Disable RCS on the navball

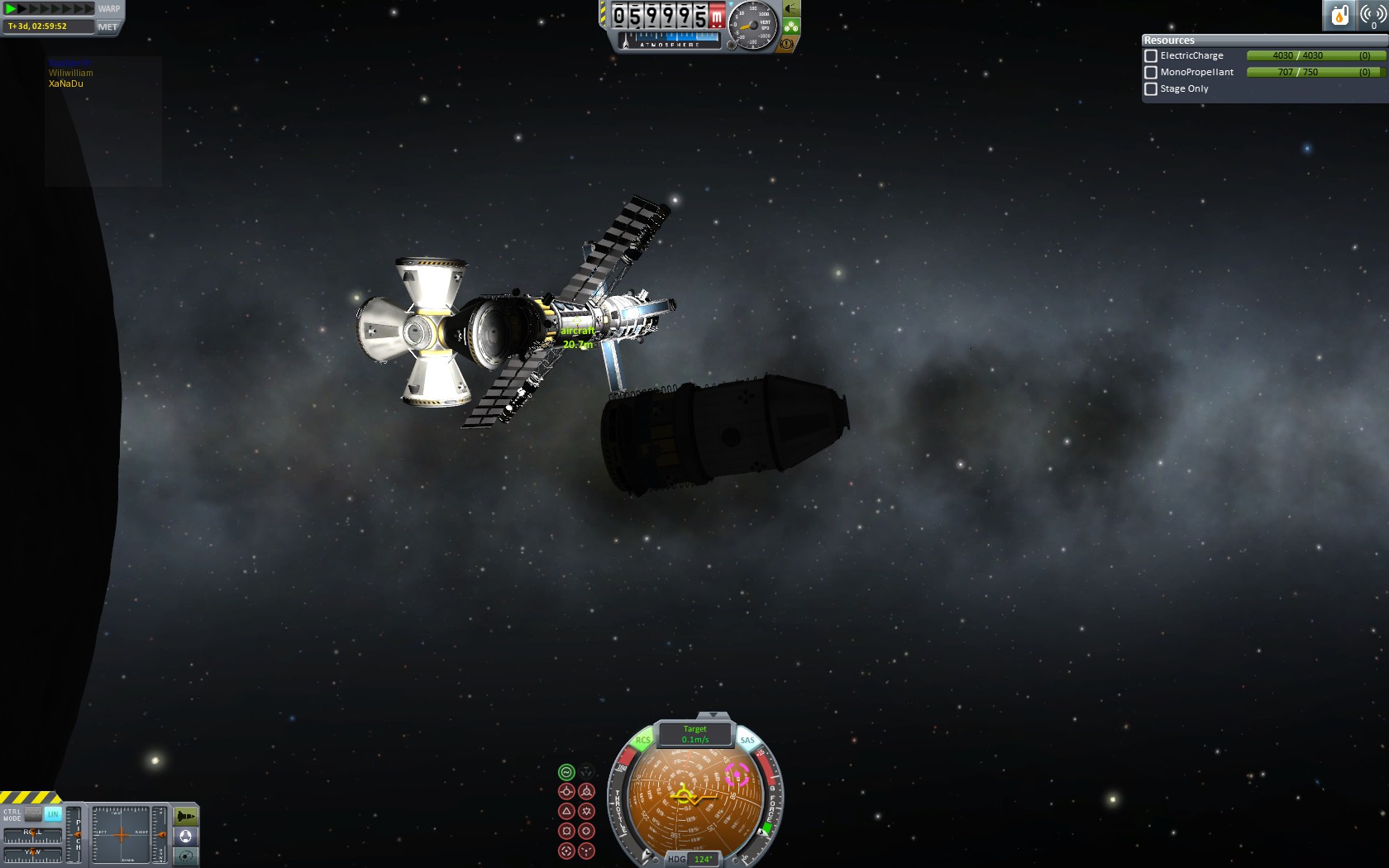[x=642, y=740]
